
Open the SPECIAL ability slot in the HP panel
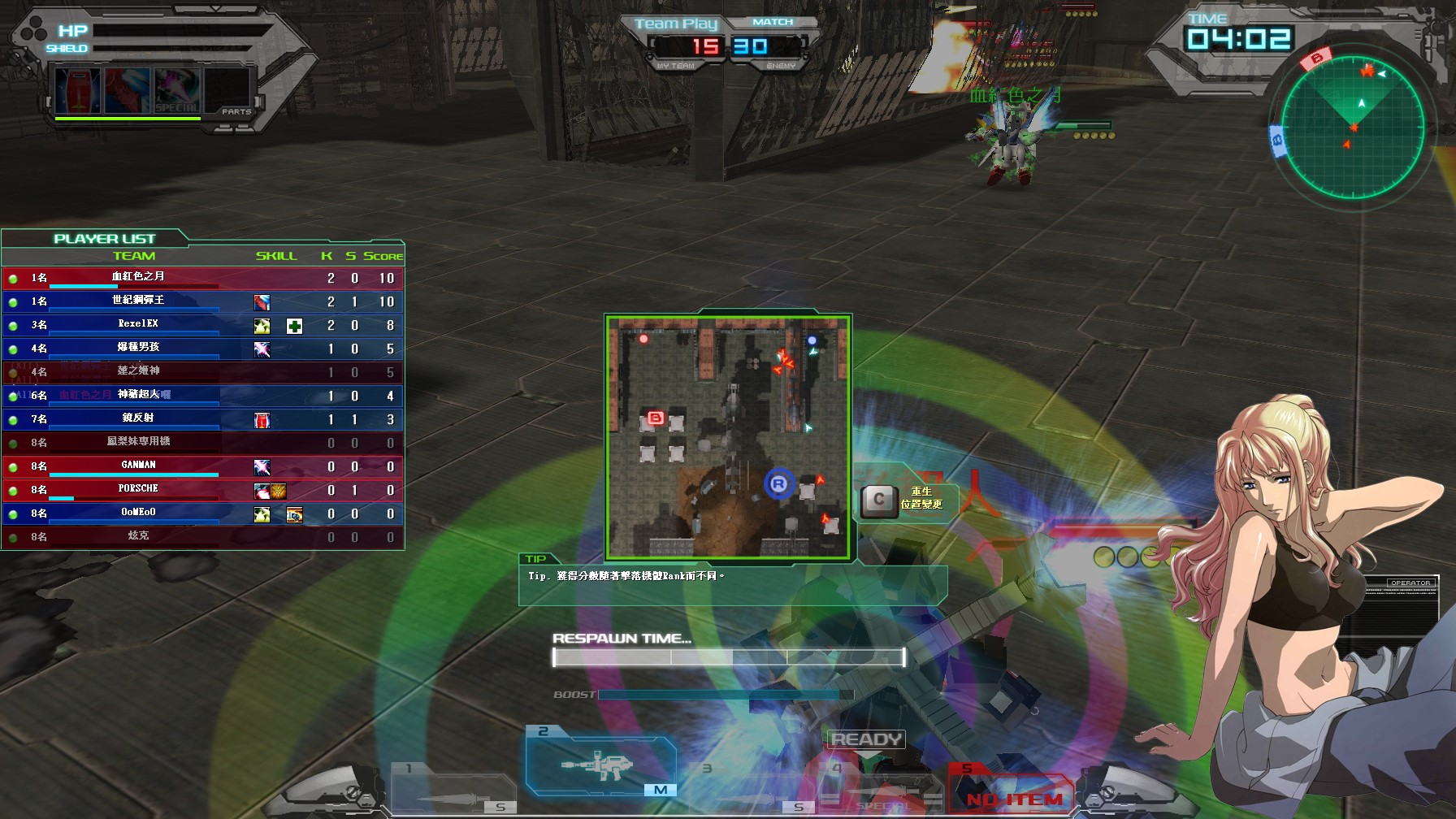pos(176,92)
